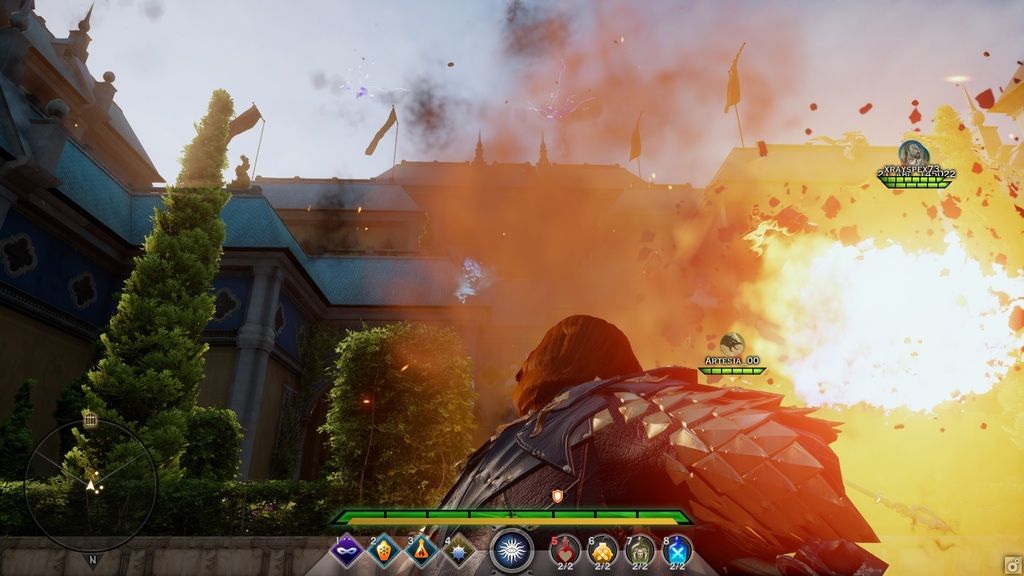Activate the fire flask ability in slot 3

pos(422,551)
